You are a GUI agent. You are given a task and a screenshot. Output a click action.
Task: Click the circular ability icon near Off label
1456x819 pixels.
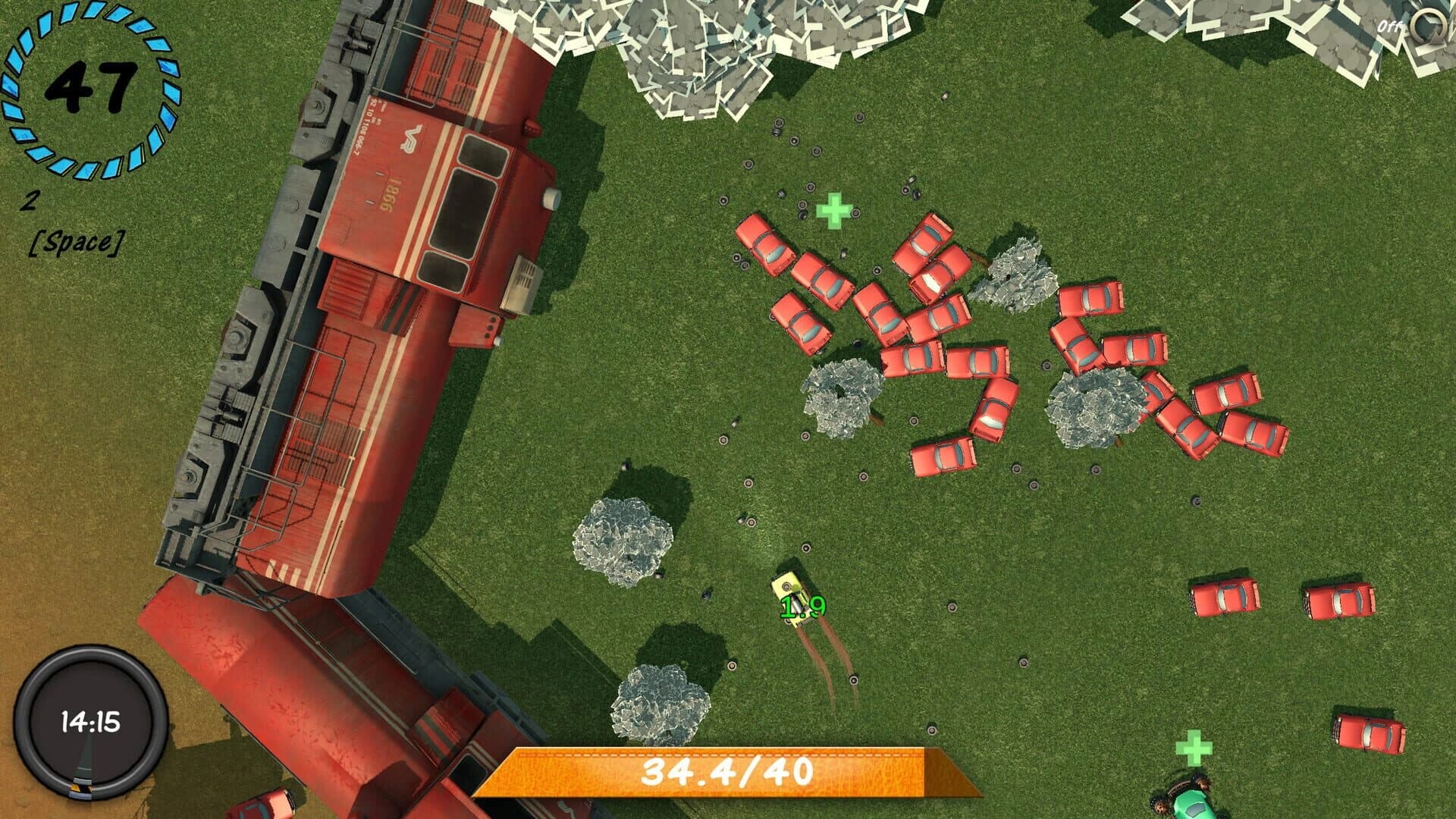point(1429,24)
